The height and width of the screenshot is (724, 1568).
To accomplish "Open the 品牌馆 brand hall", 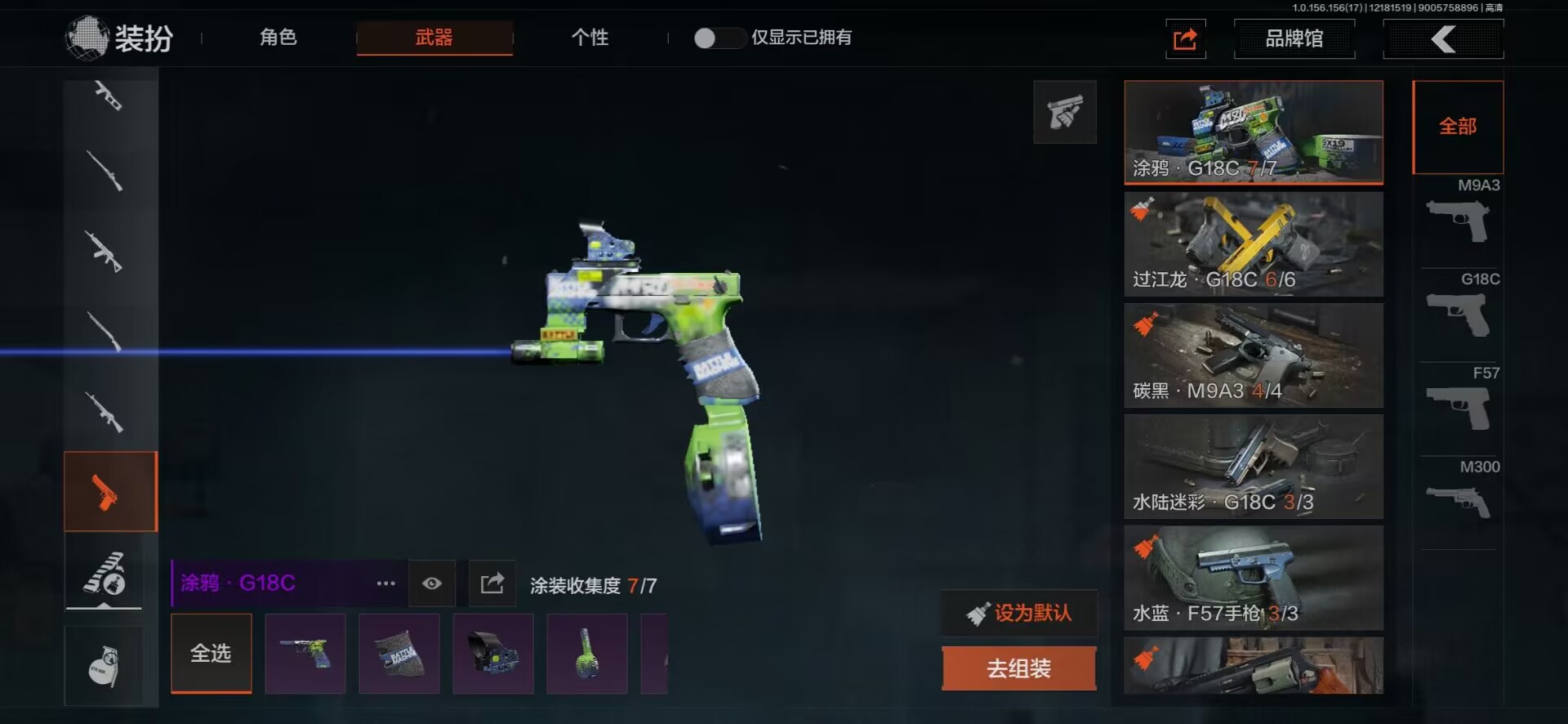I will pyautogui.click(x=1294, y=38).
